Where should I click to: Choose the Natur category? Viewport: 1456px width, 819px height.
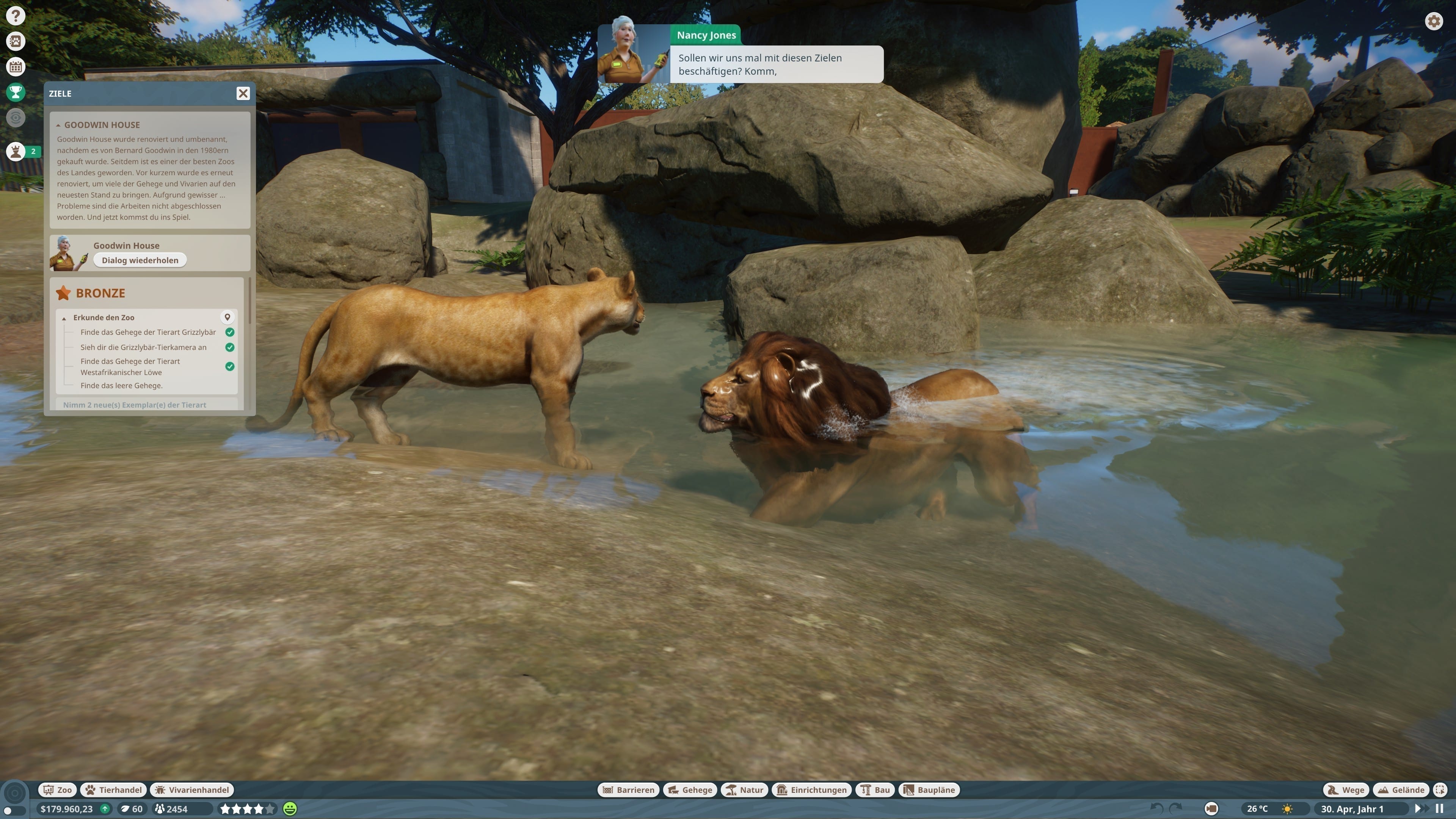click(744, 789)
